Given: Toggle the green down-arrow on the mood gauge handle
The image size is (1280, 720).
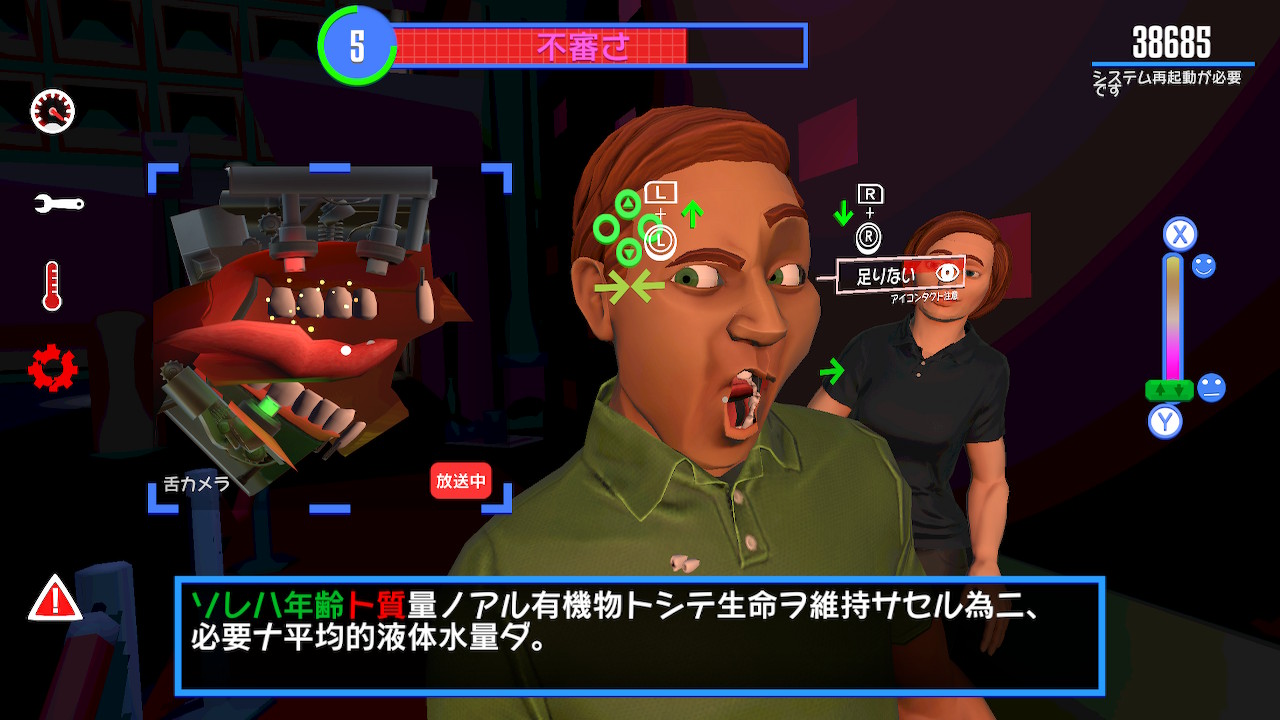Looking at the screenshot, I should (x=1178, y=390).
